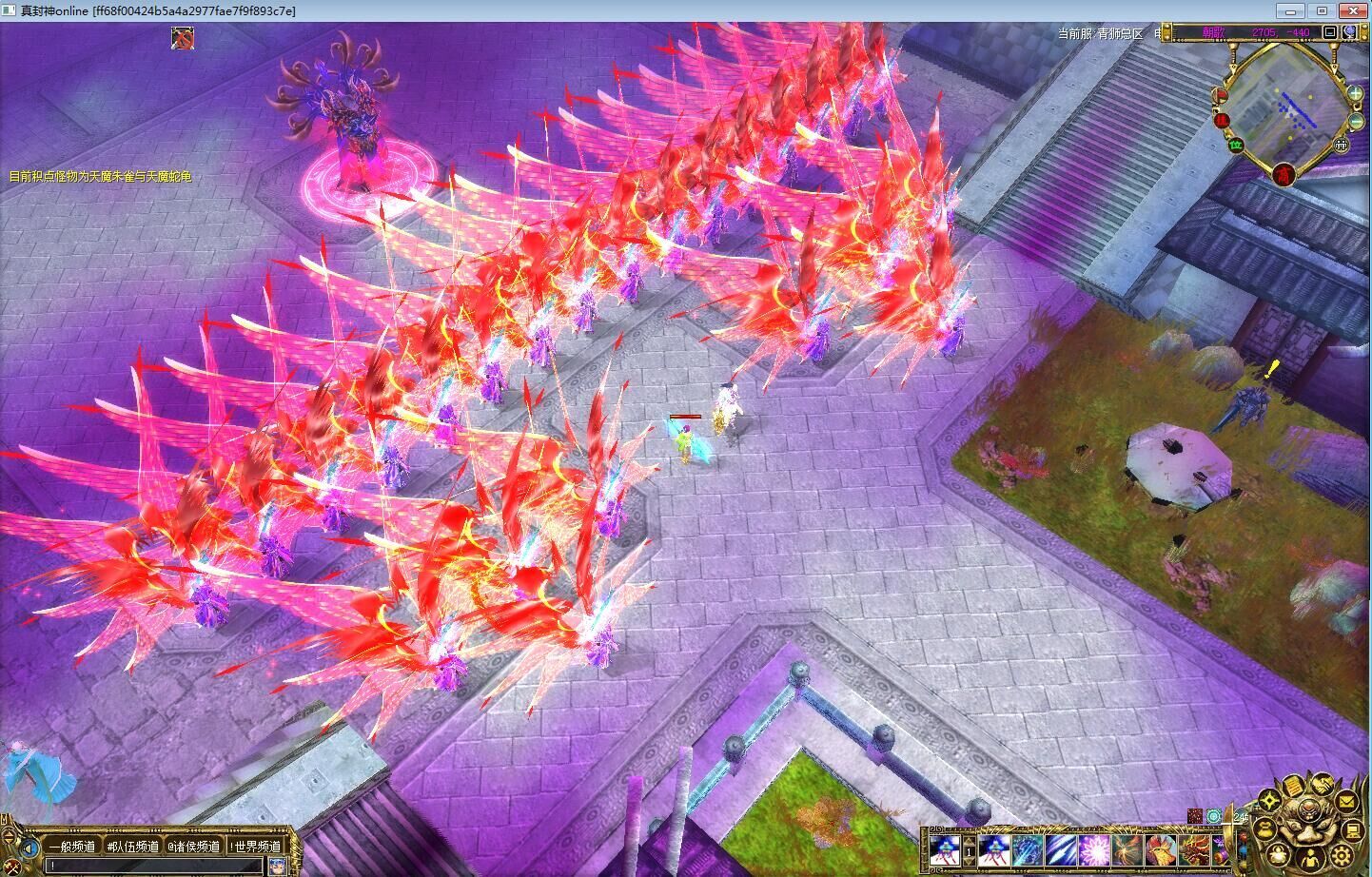Image resolution: width=1372 pixels, height=877 pixels.
Task: Open the world map globe icon
Action: click(1351, 32)
